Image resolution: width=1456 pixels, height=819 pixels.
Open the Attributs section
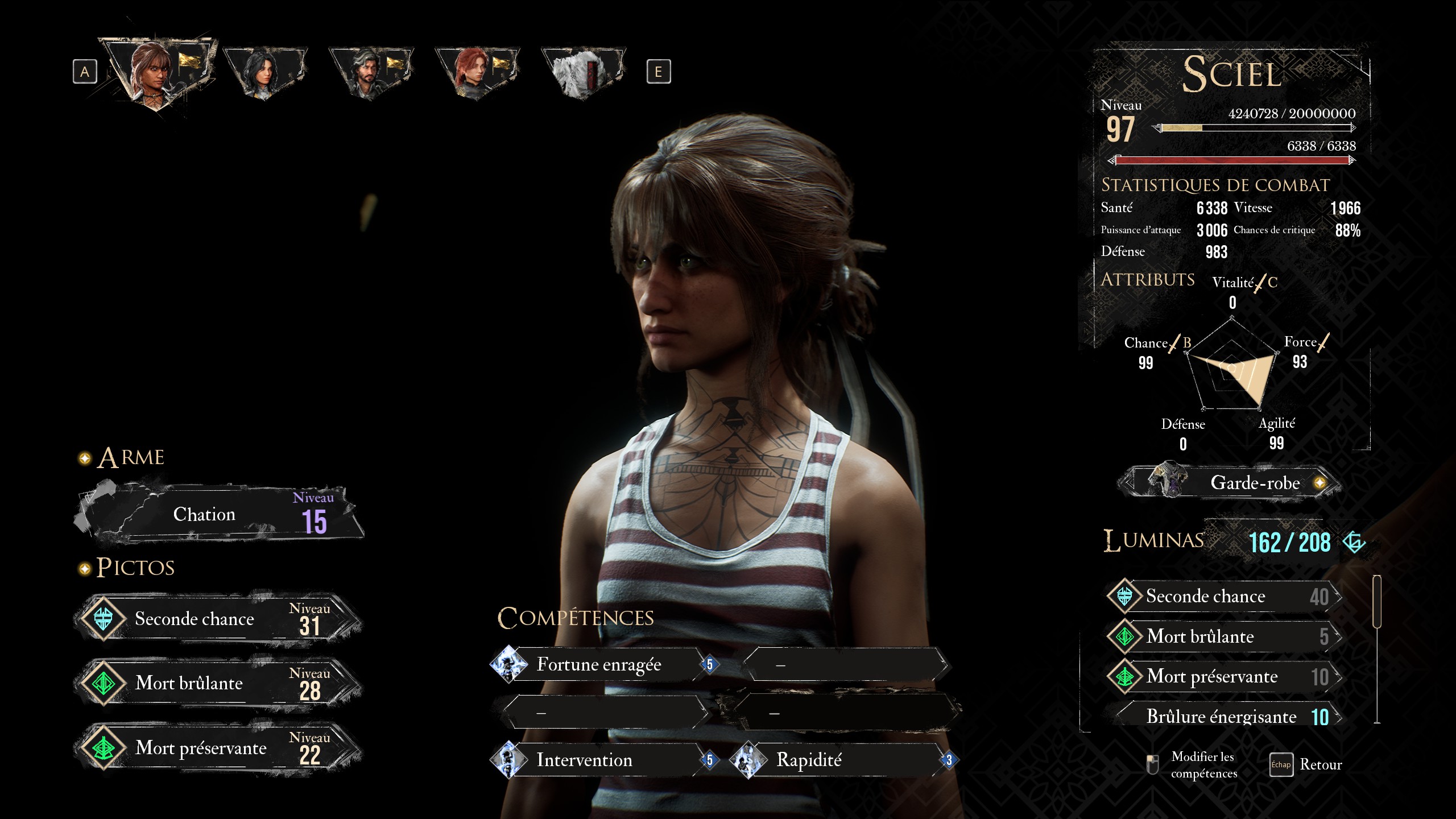click(x=1148, y=280)
